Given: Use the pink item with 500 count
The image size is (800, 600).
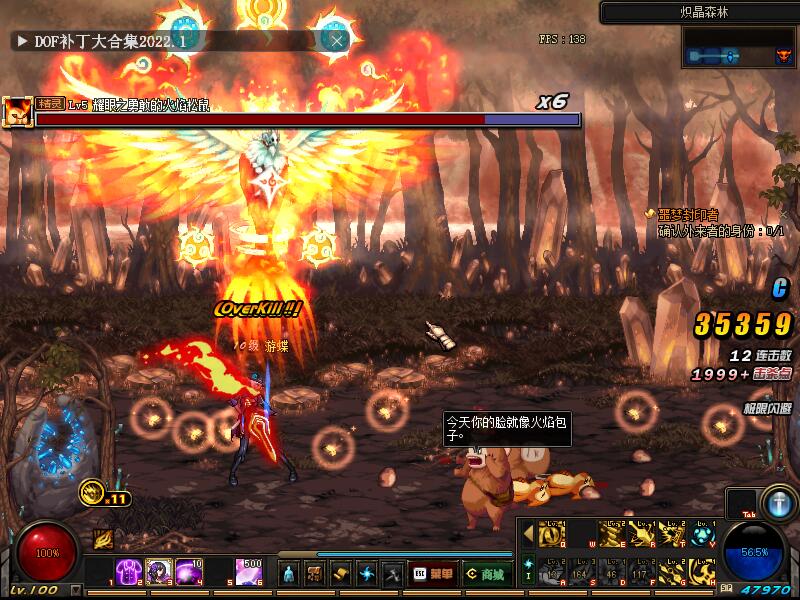Looking at the screenshot, I should (250, 572).
